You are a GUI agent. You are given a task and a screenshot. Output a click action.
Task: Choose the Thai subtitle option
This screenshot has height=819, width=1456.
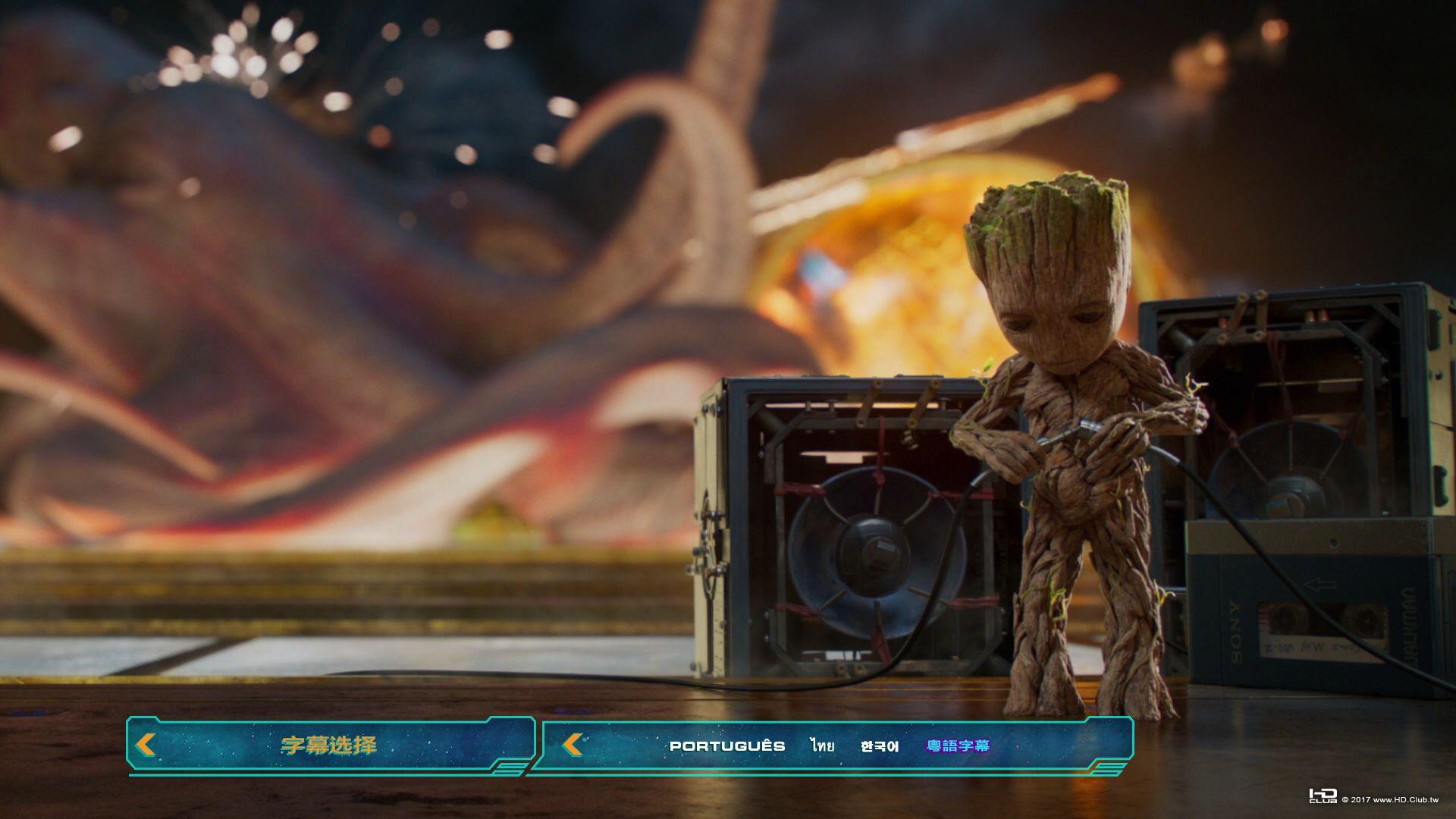coord(822,746)
